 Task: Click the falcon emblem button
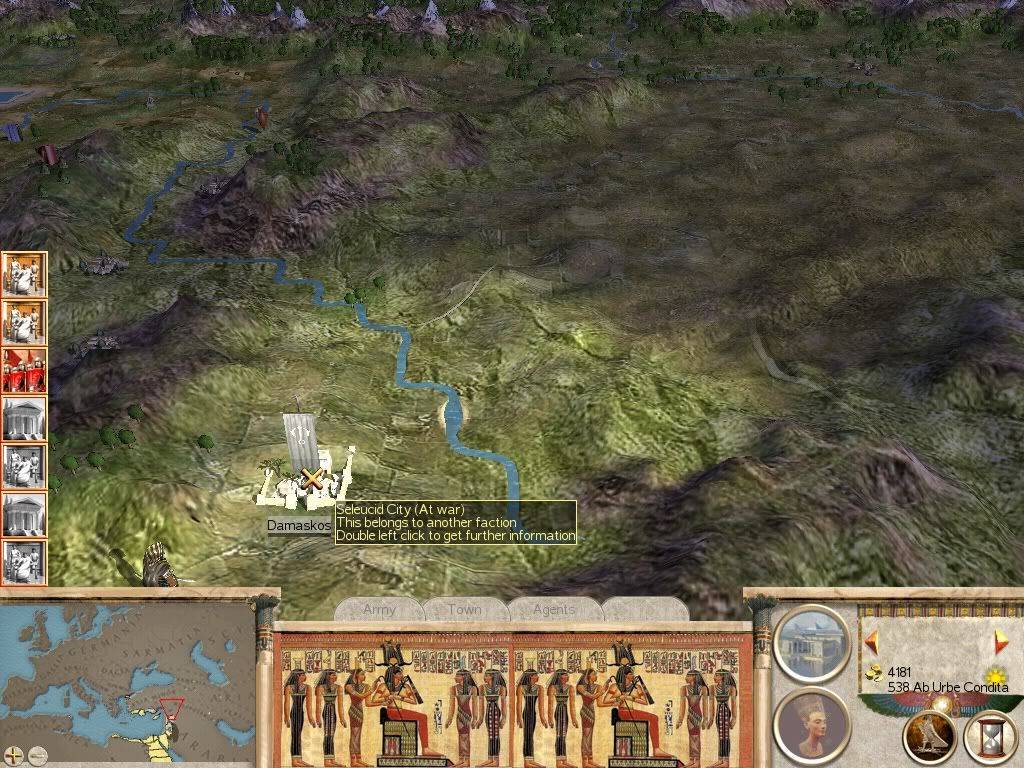tap(929, 737)
